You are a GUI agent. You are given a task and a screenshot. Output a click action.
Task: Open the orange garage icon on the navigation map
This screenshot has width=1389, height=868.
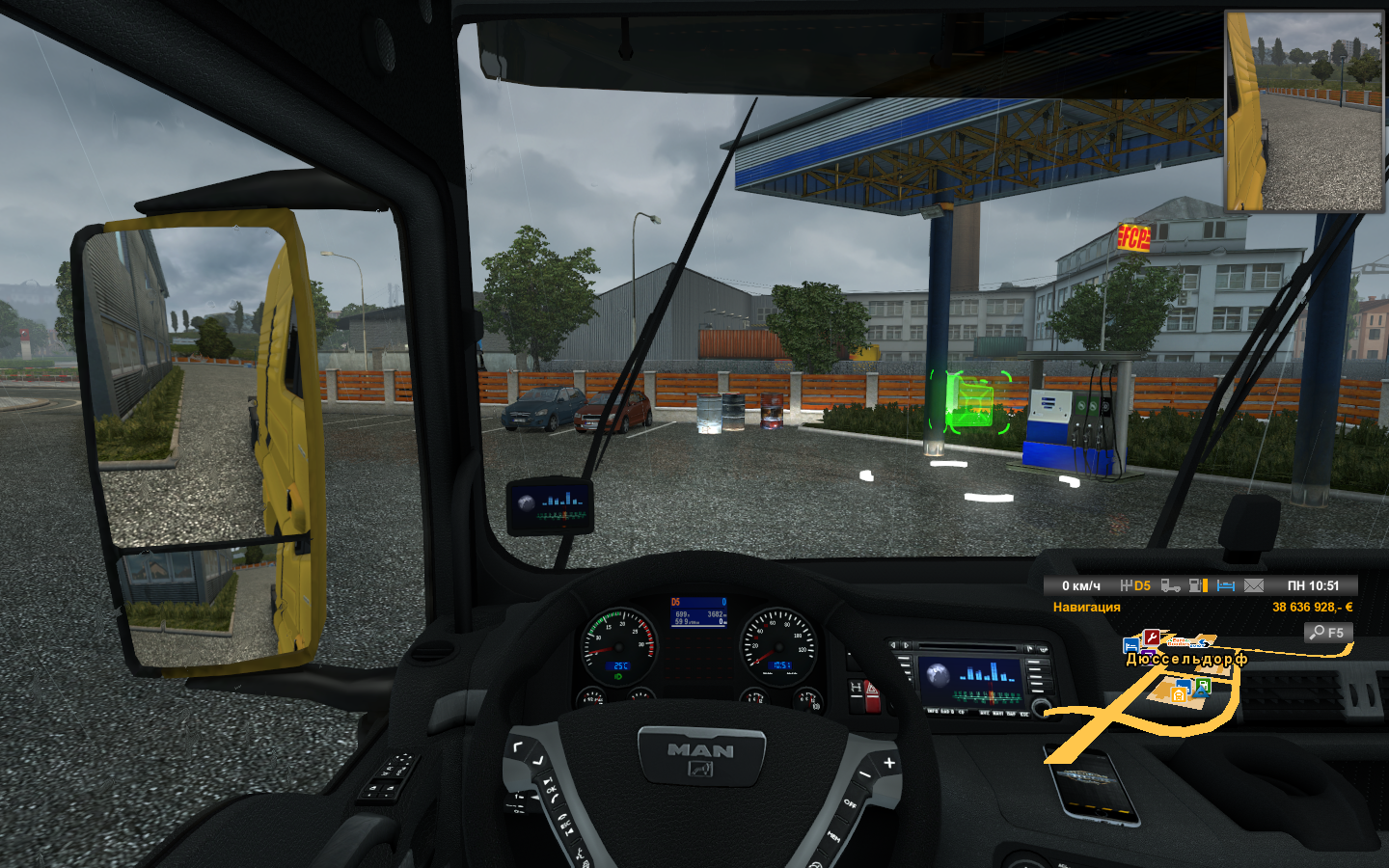click(x=1179, y=695)
